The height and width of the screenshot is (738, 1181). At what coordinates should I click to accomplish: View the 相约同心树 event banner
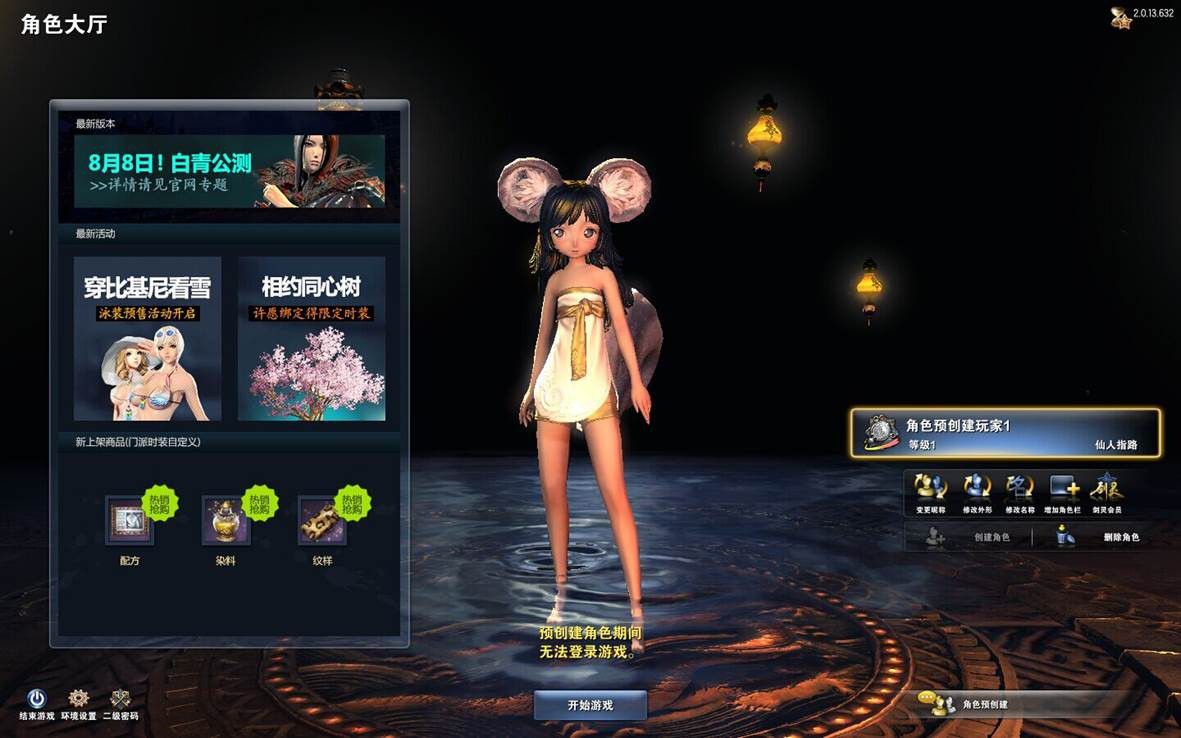311,338
